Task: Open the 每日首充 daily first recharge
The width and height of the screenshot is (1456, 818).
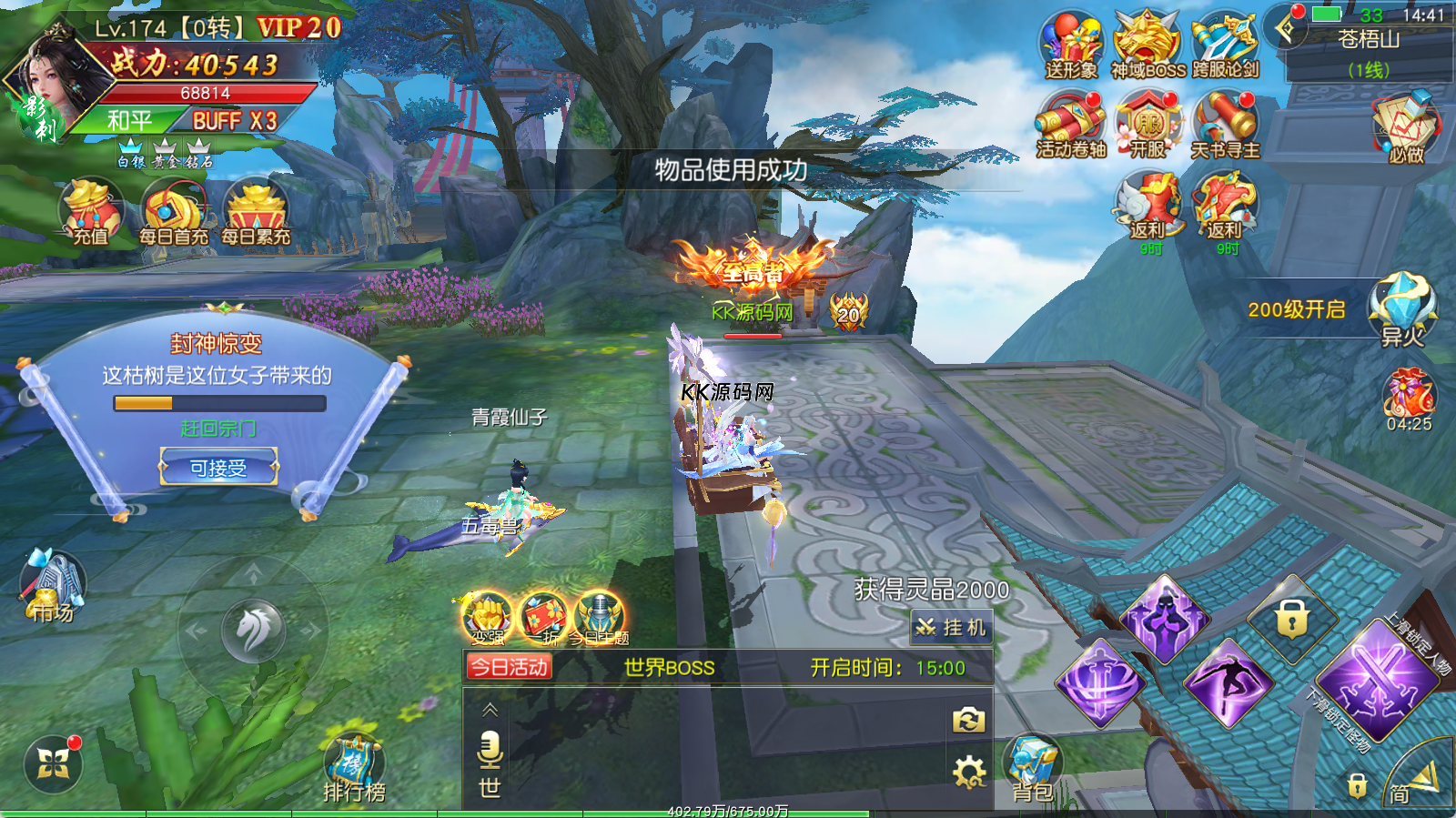Action: [x=173, y=213]
